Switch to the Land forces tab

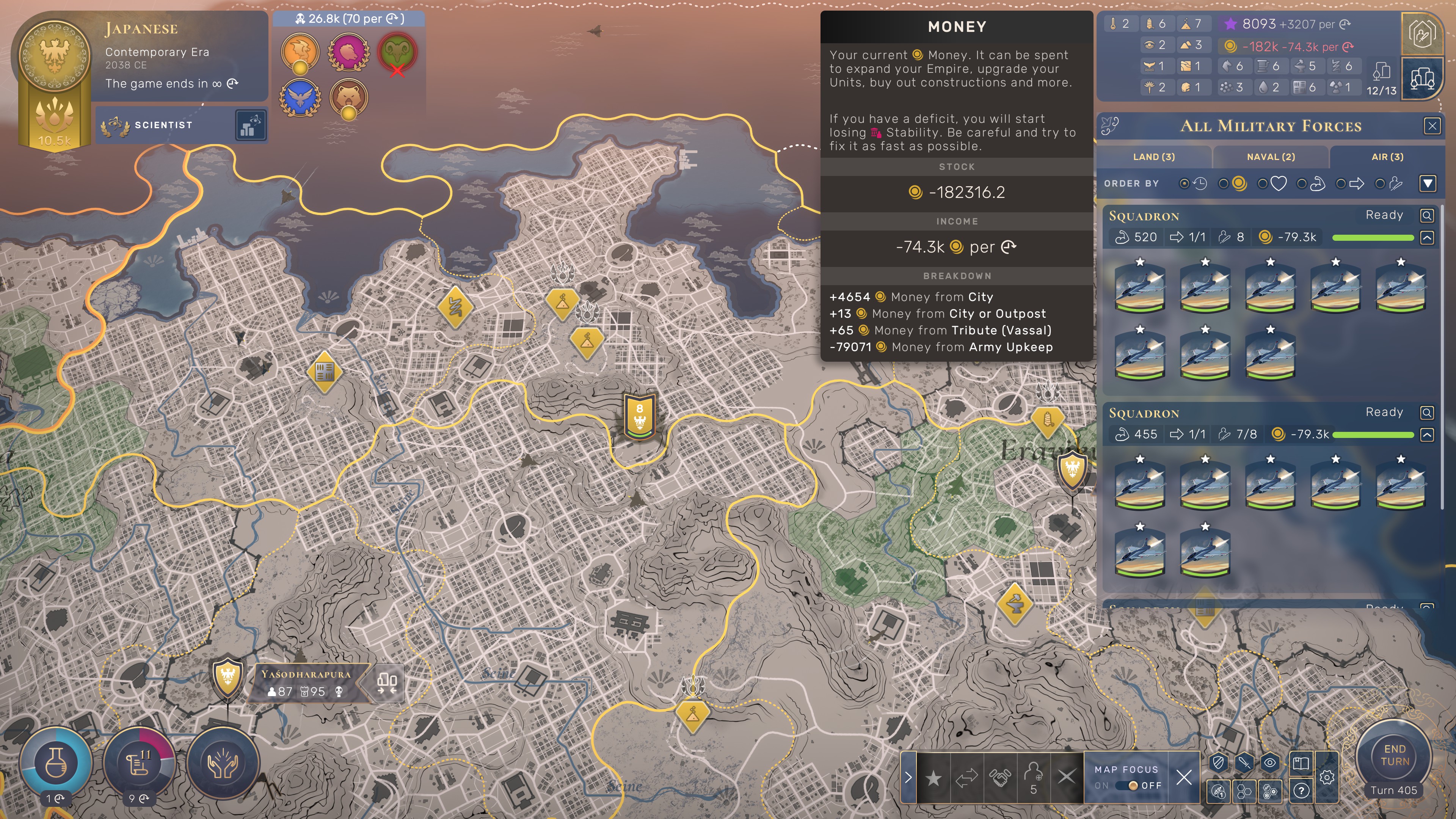pyautogui.click(x=1153, y=157)
